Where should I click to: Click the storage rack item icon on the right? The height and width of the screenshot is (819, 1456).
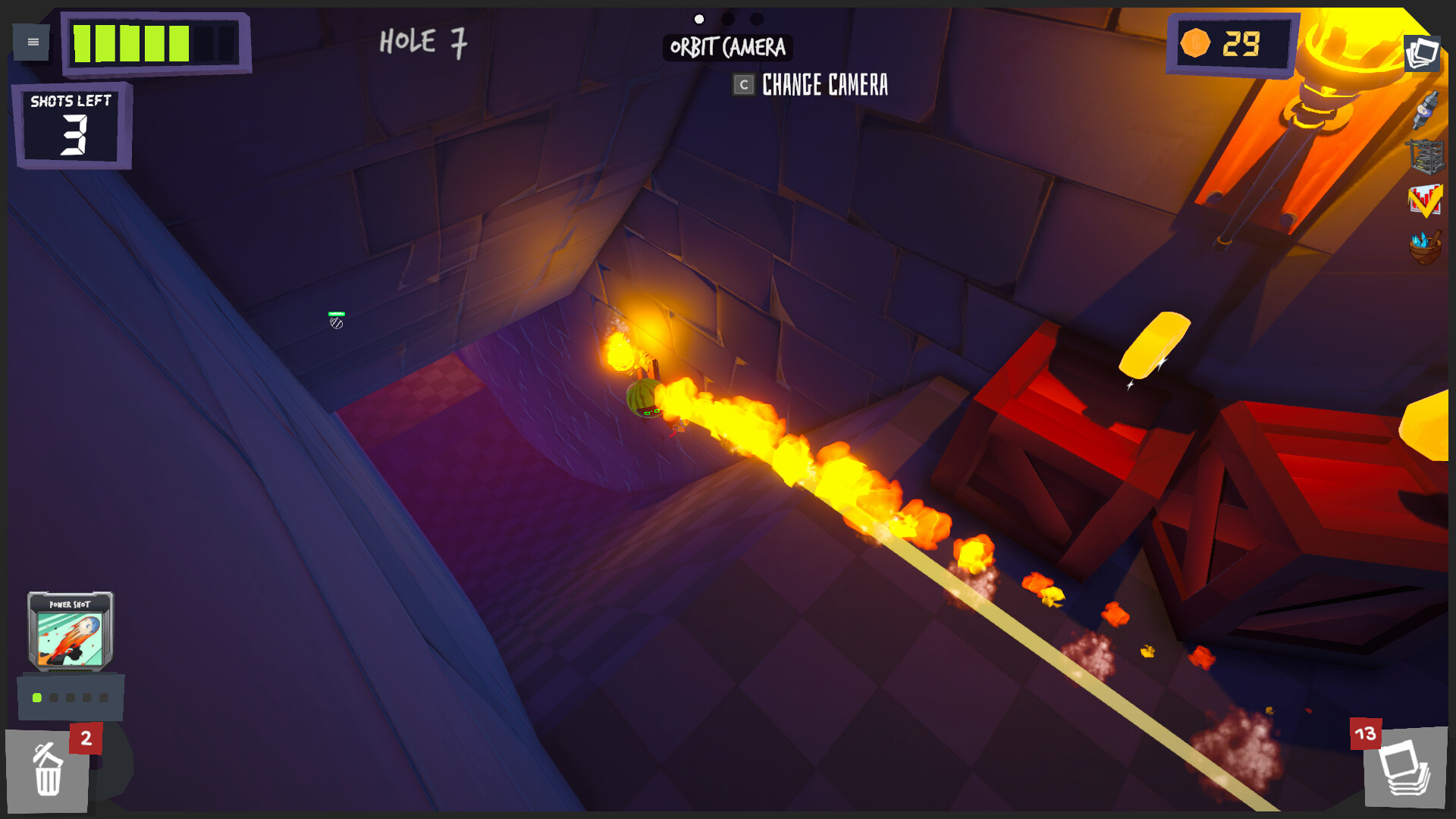(1429, 158)
